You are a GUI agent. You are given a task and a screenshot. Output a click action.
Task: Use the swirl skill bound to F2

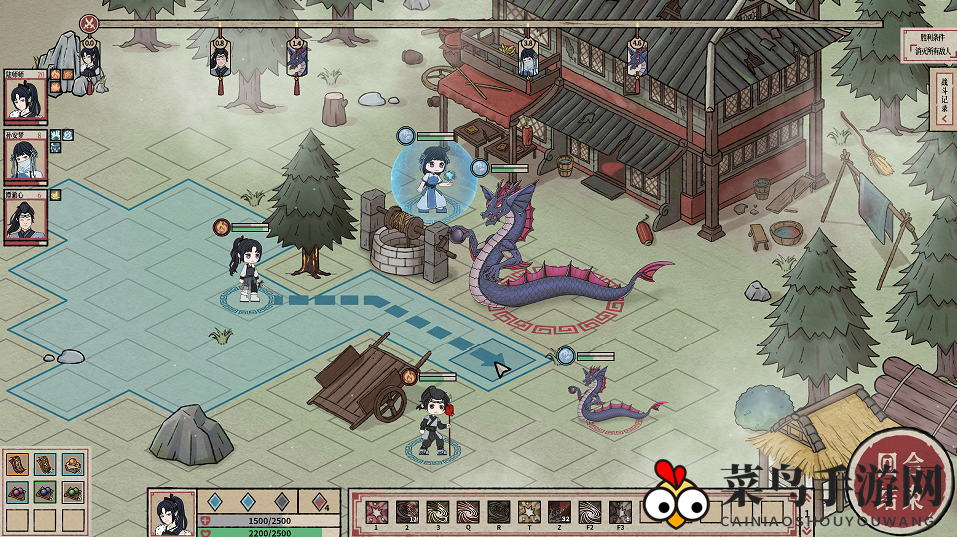point(590,512)
